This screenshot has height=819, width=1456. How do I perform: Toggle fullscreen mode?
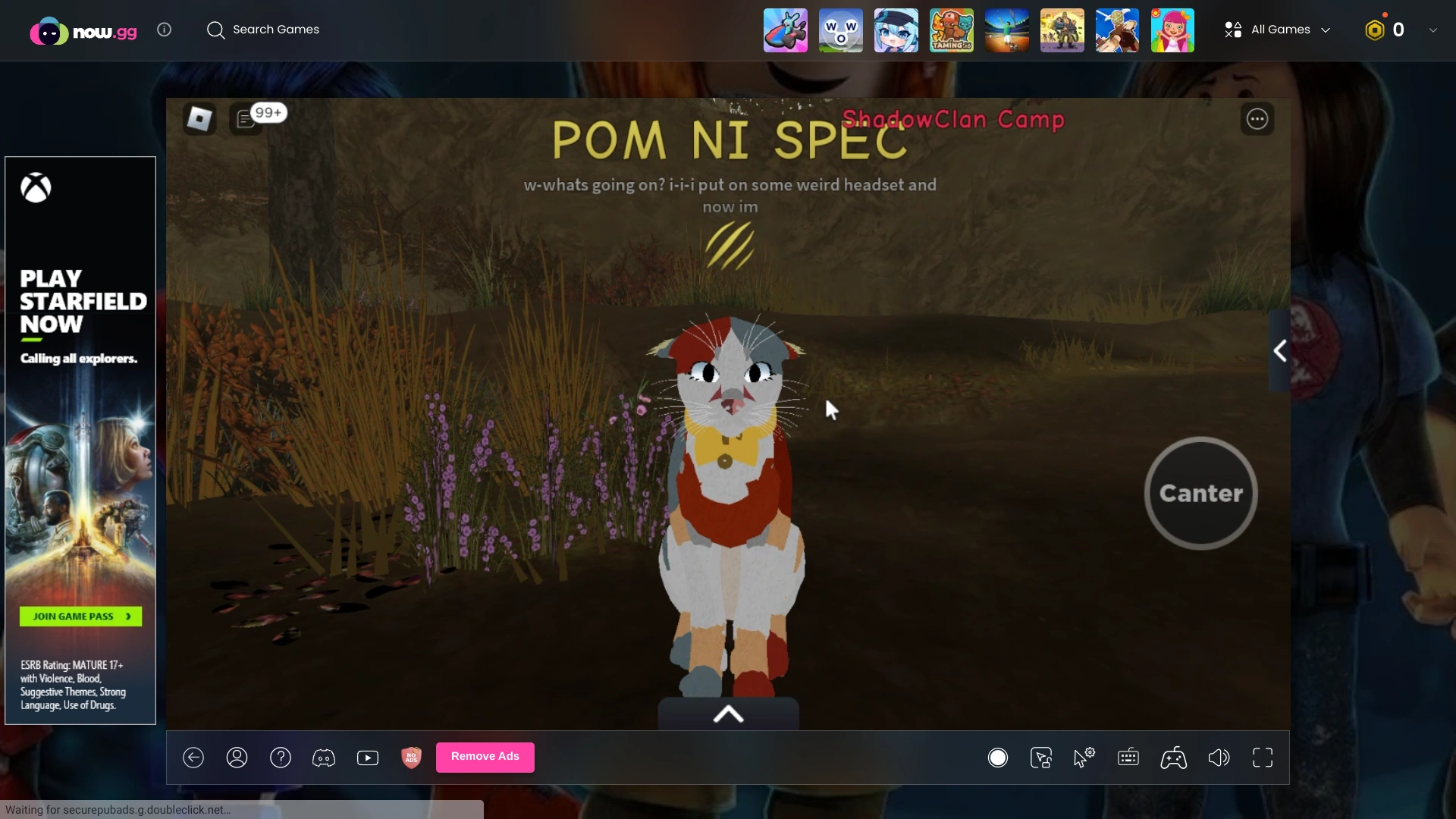point(1263,758)
